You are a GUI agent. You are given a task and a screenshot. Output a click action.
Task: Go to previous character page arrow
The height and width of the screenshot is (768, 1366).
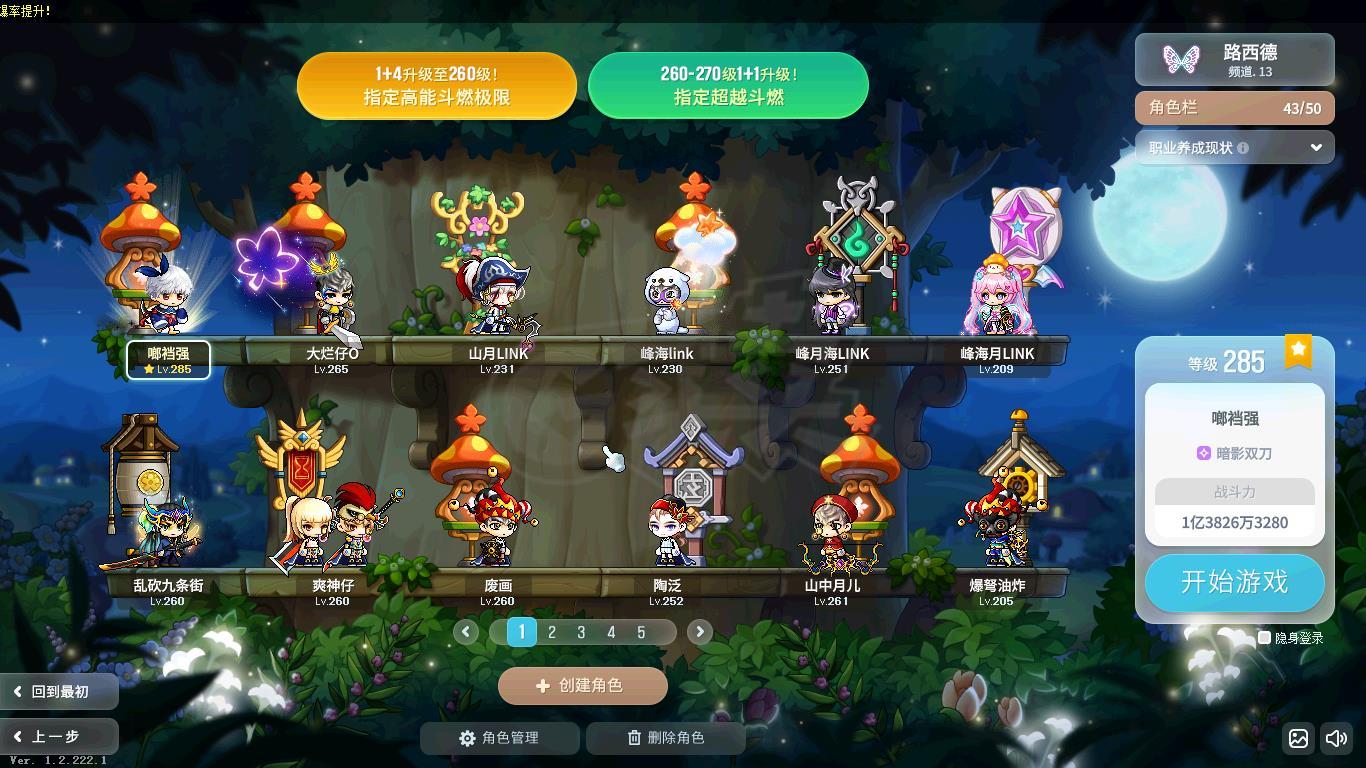[466, 632]
